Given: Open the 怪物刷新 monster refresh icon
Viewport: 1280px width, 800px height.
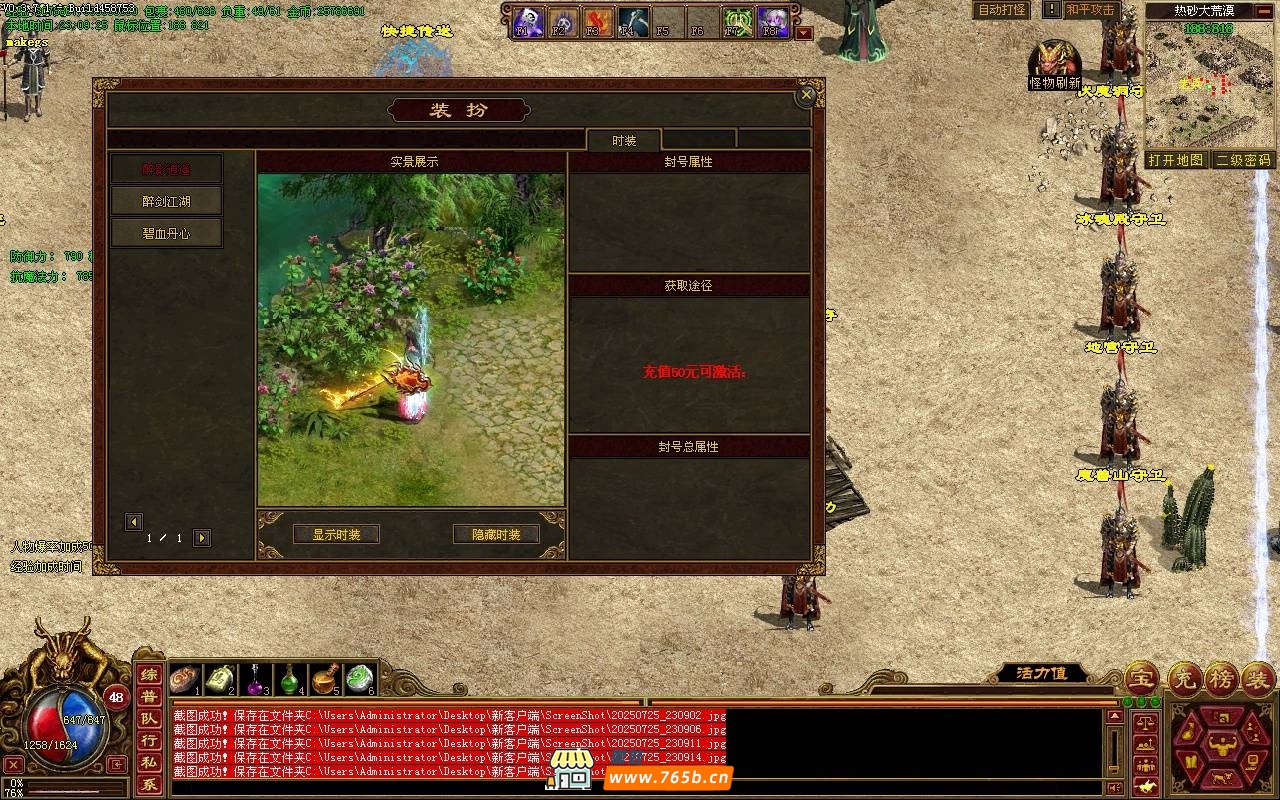Looking at the screenshot, I should point(1054,64).
